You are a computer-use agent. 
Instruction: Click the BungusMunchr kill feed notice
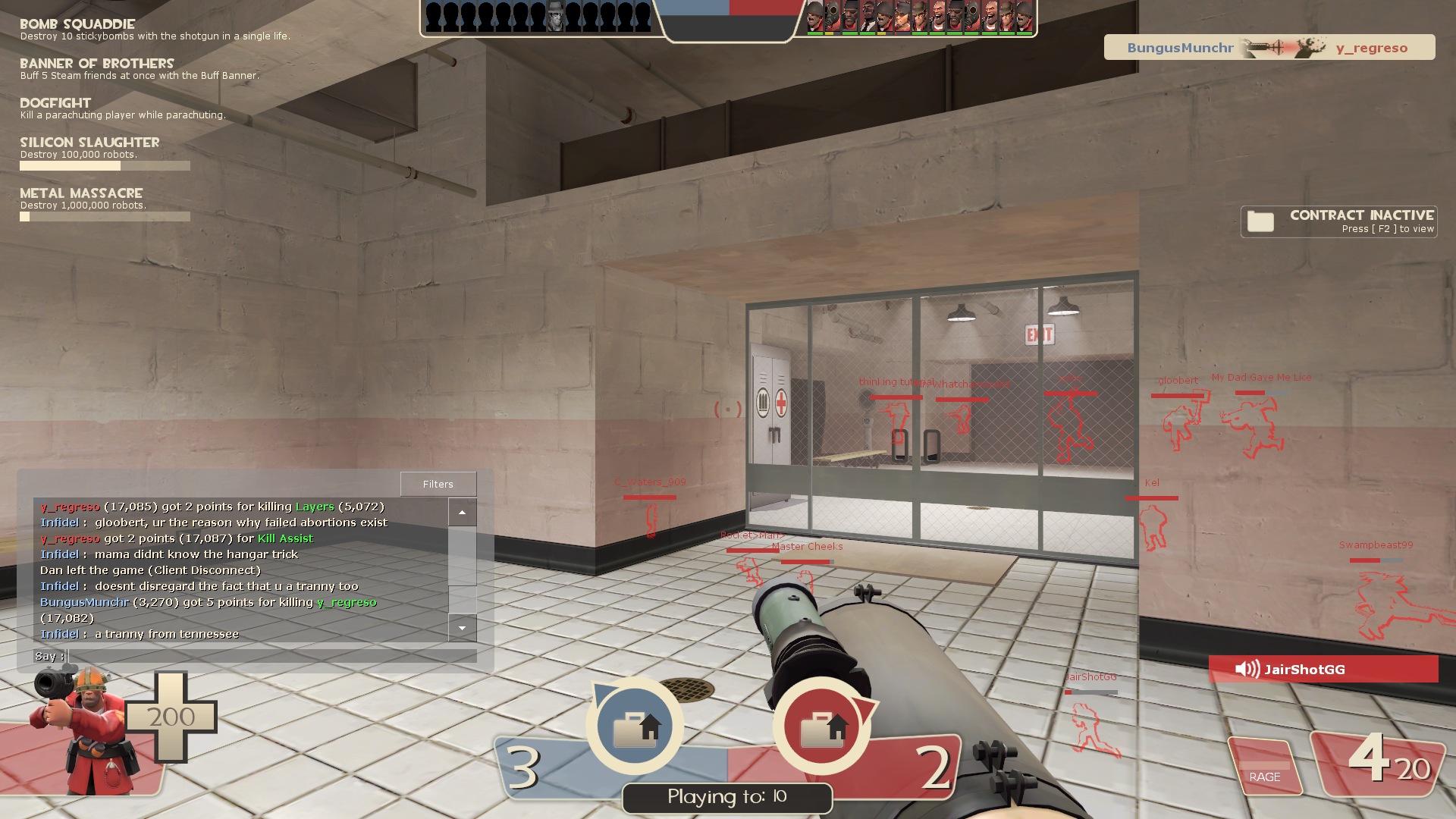[1269, 48]
